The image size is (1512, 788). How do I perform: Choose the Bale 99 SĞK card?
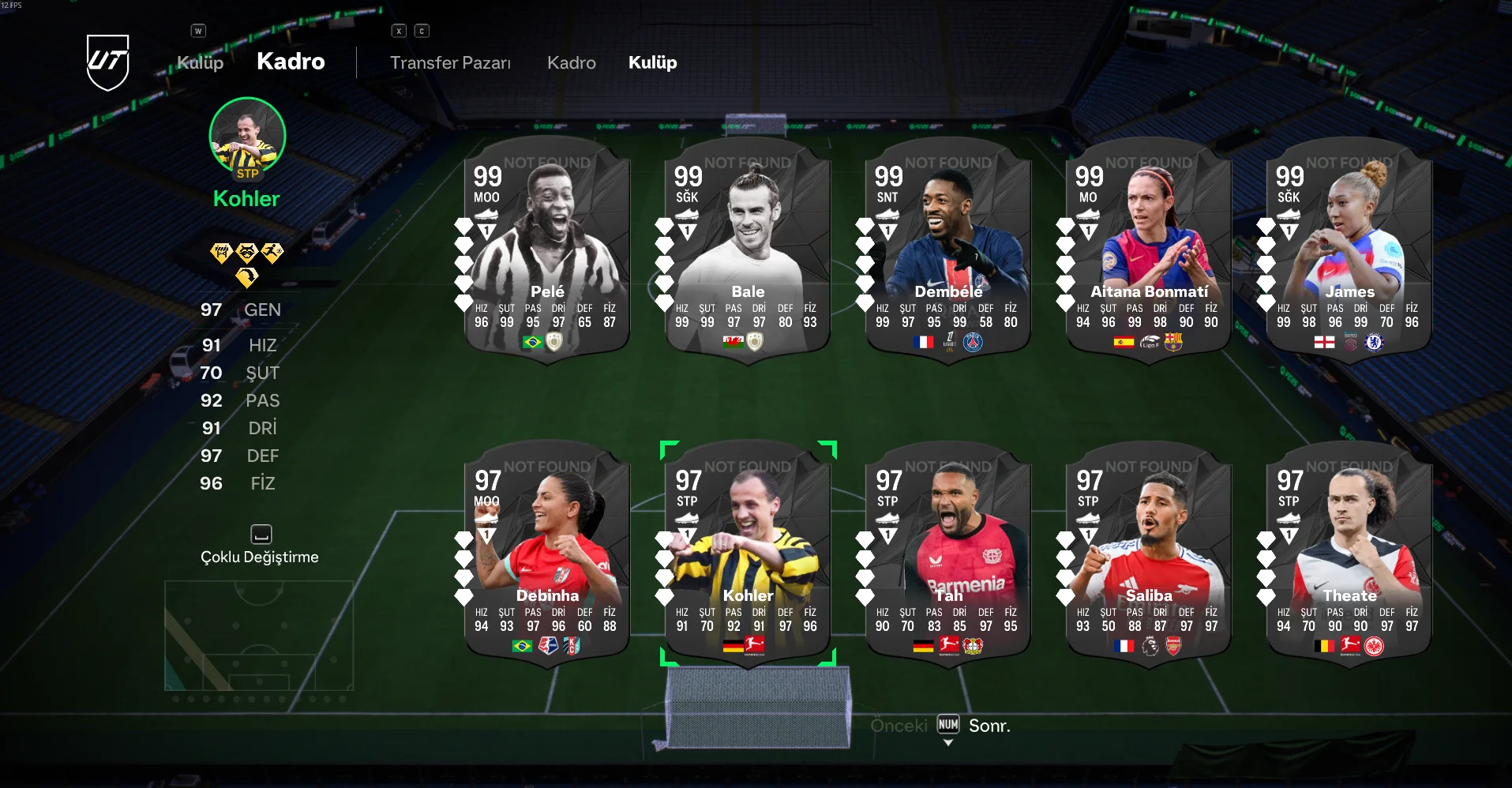748,249
